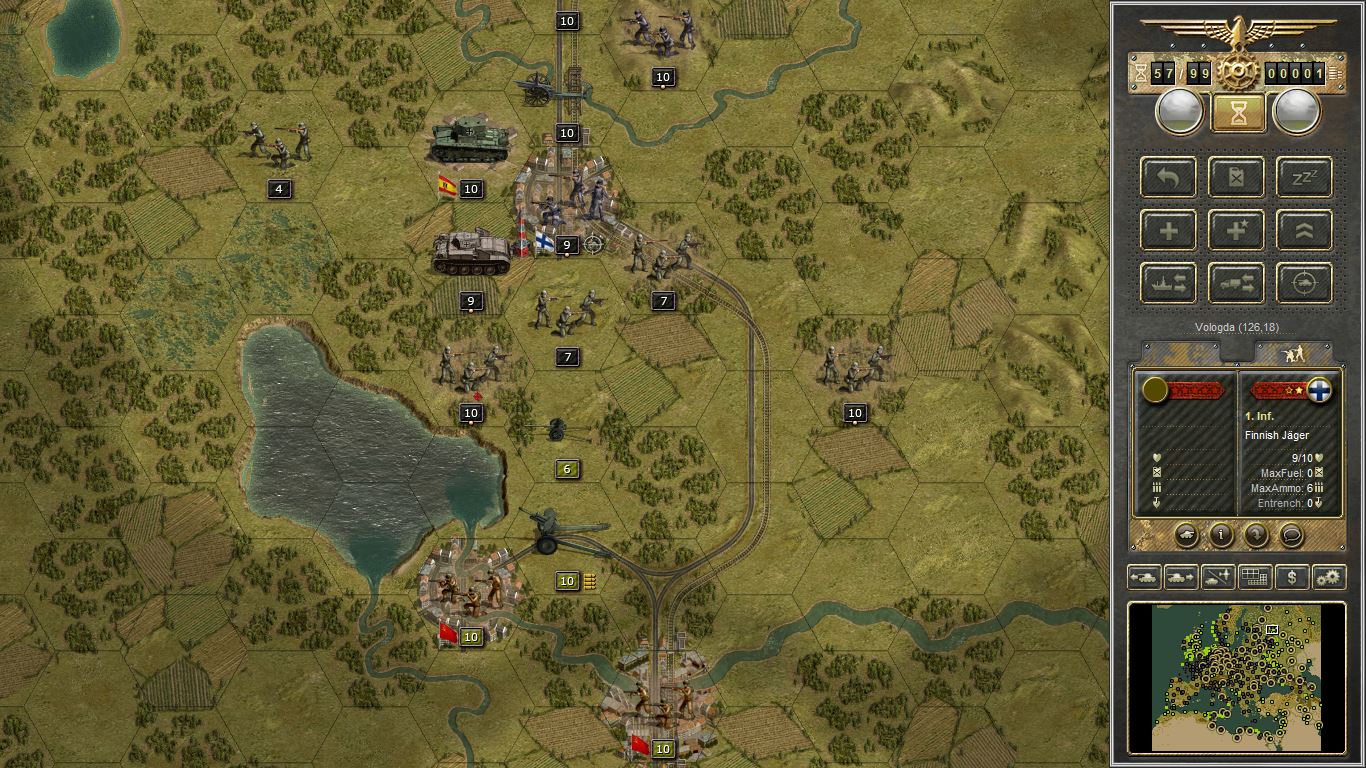
Task: Click the speech bubble button
Action: click(1291, 534)
